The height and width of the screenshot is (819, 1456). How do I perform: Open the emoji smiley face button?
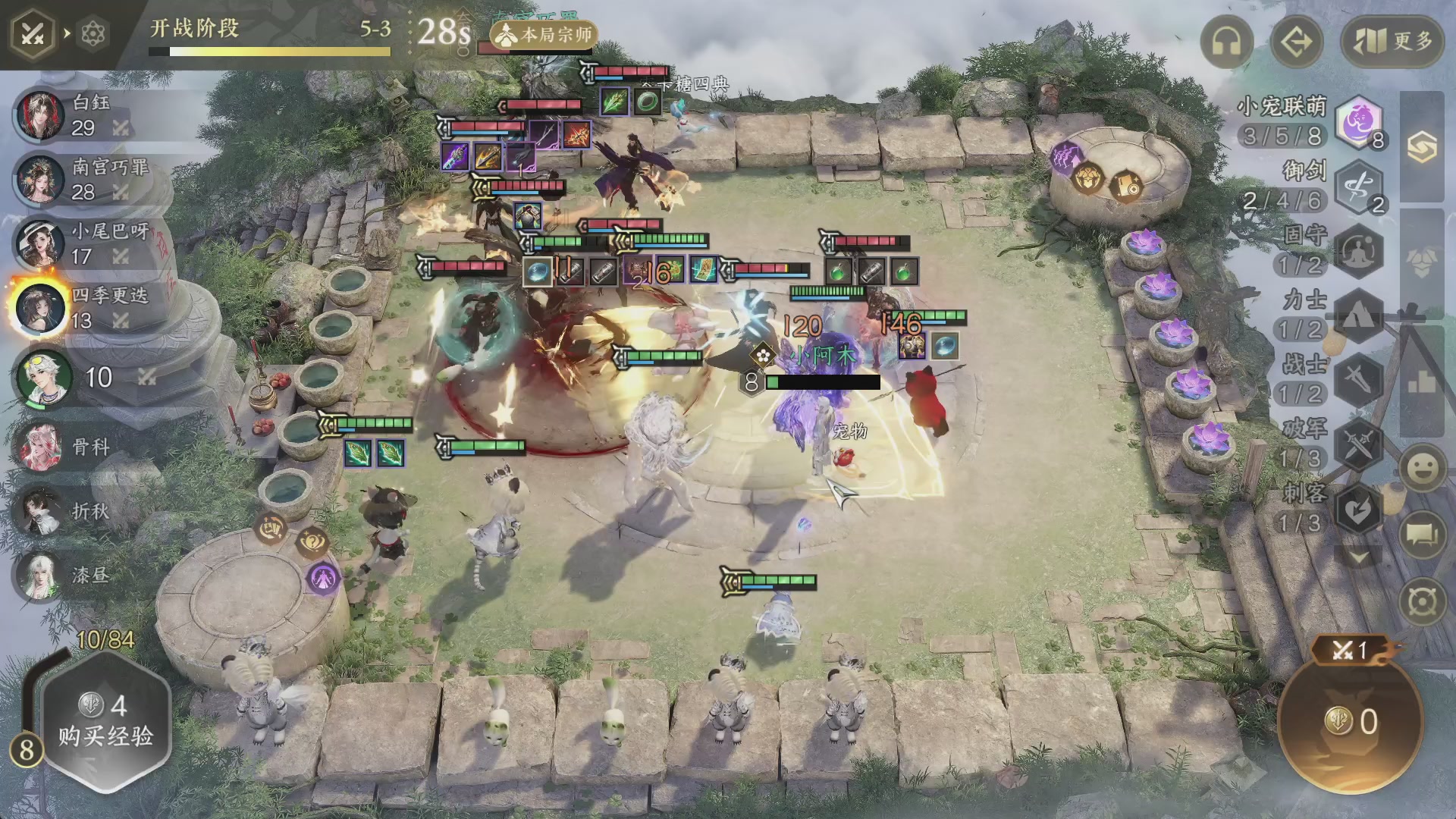(x=1422, y=468)
